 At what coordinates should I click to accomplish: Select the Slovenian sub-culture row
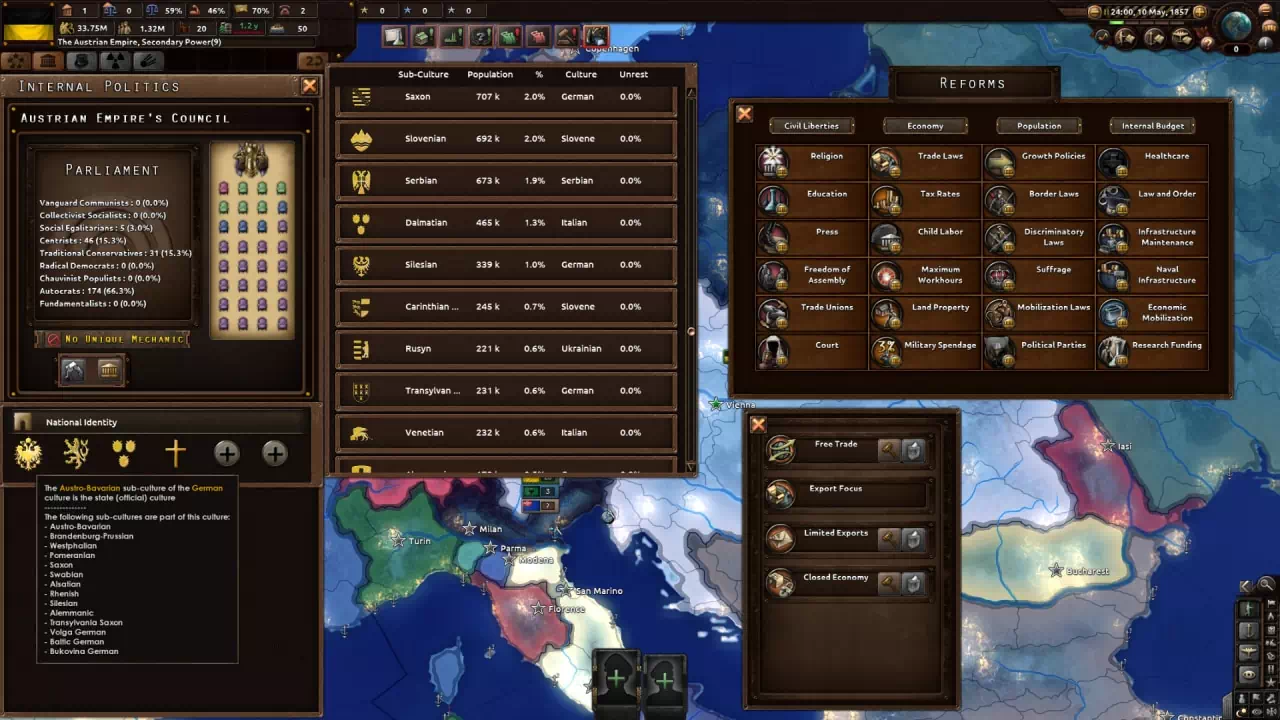point(506,139)
